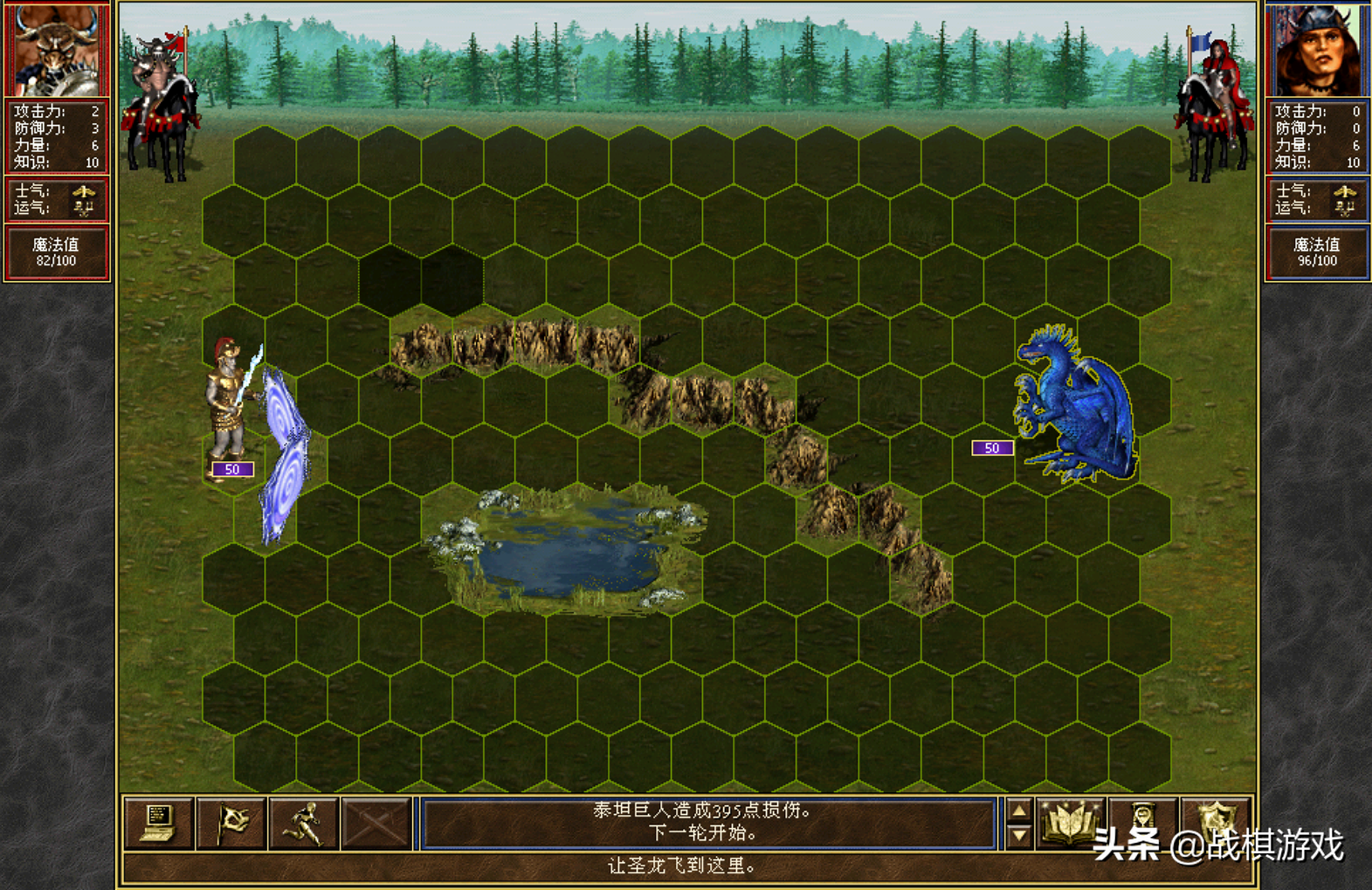Retreat with the running man button
Viewport: 1372px width, 890px height.
coord(303,823)
